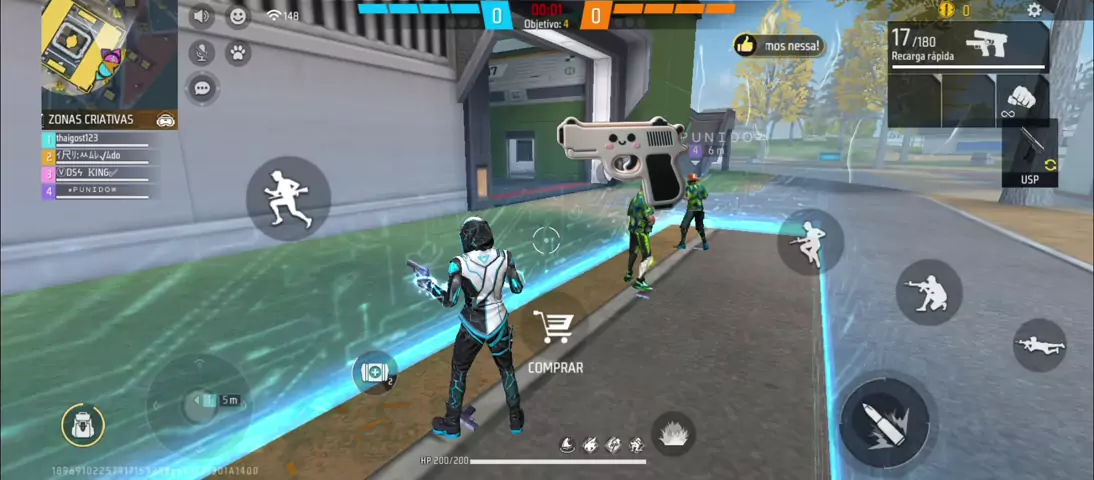
Task: Select the USP weapon slot
Action: [1030, 154]
